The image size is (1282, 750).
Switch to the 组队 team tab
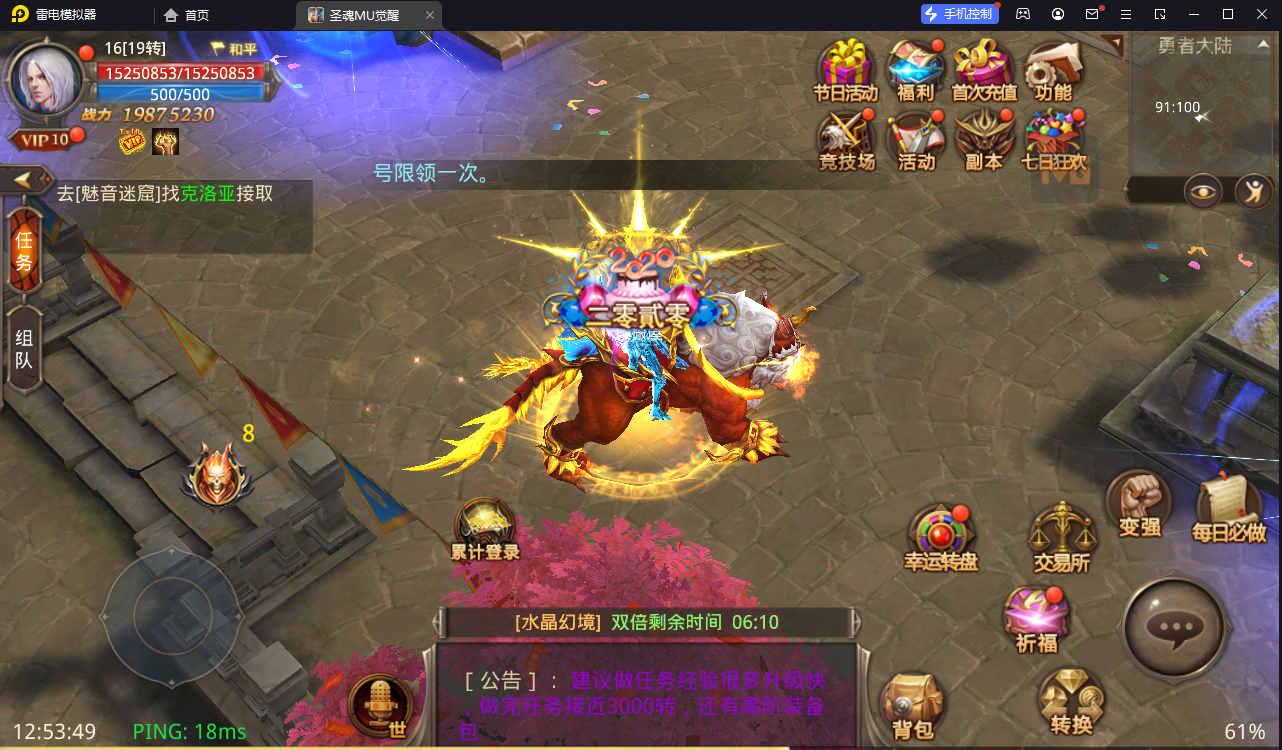[24, 340]
